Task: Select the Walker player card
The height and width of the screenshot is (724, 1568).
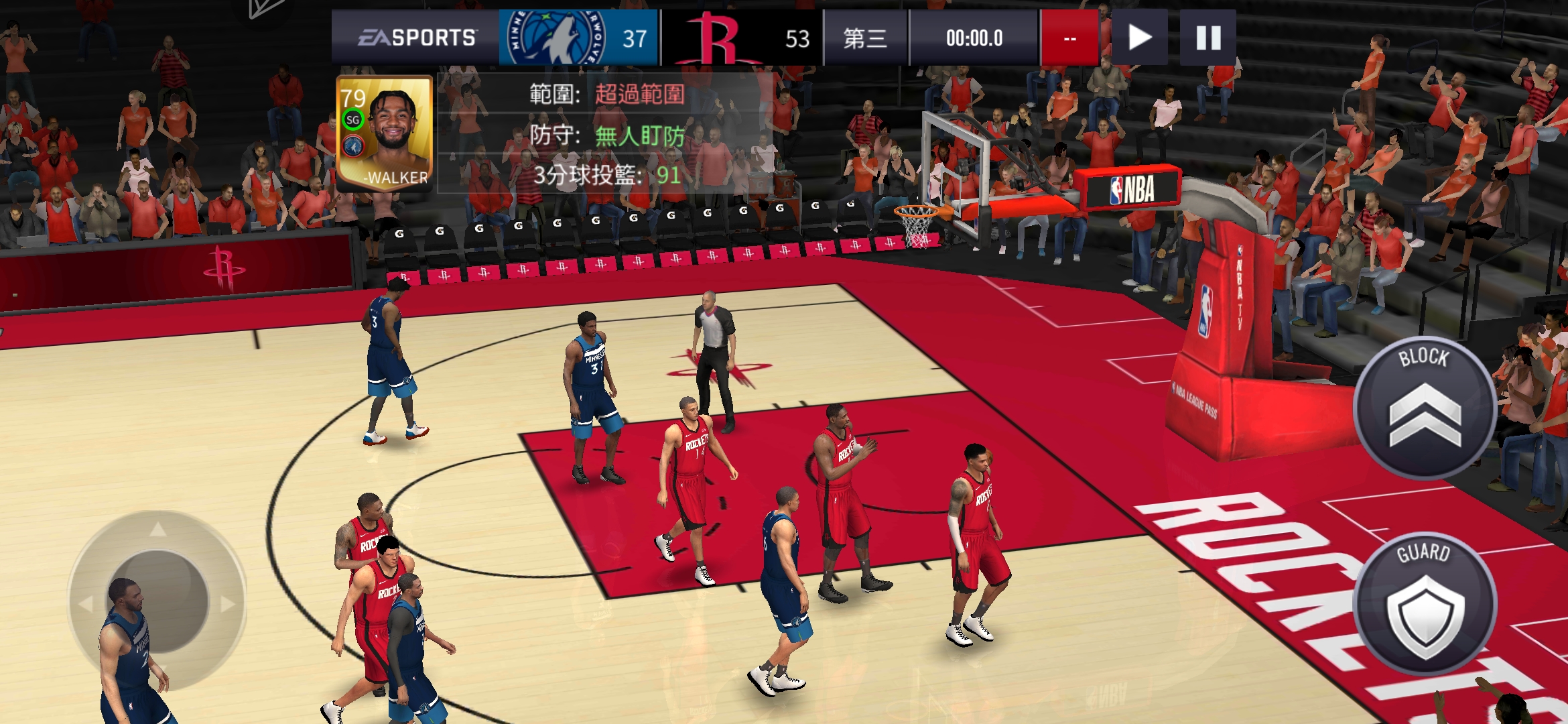Action: click(x=385, y=133)
